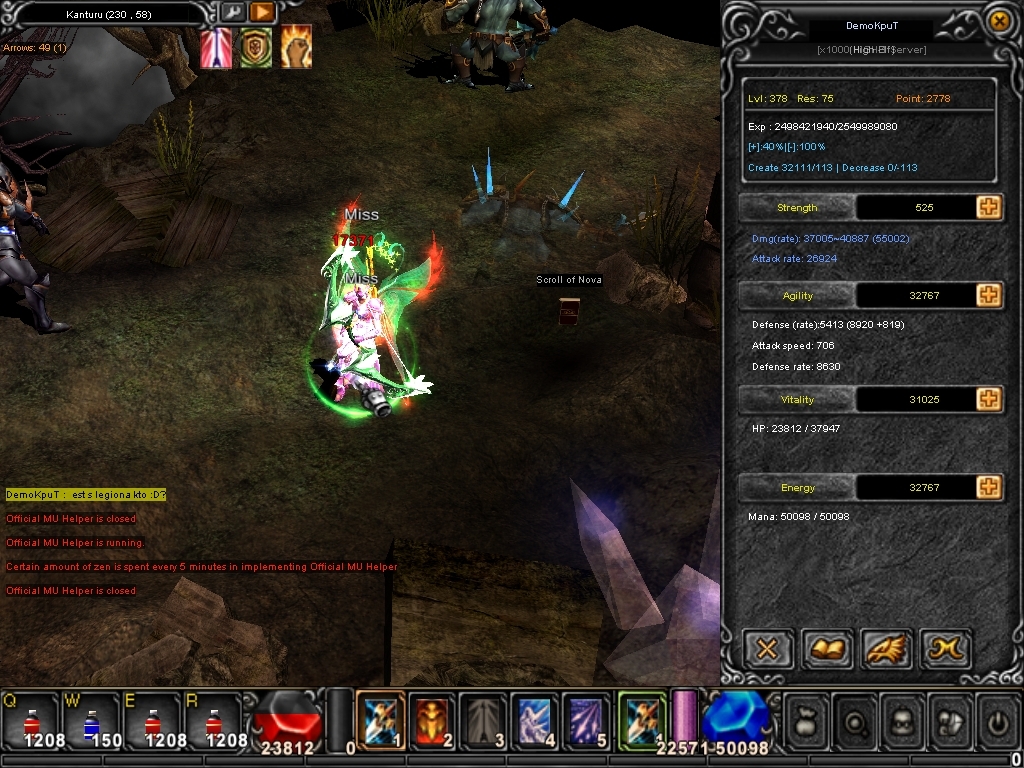Choose the purple arrows skill in slot 5
Viewport: 1024px width, 768px height.
click(586, 718)
